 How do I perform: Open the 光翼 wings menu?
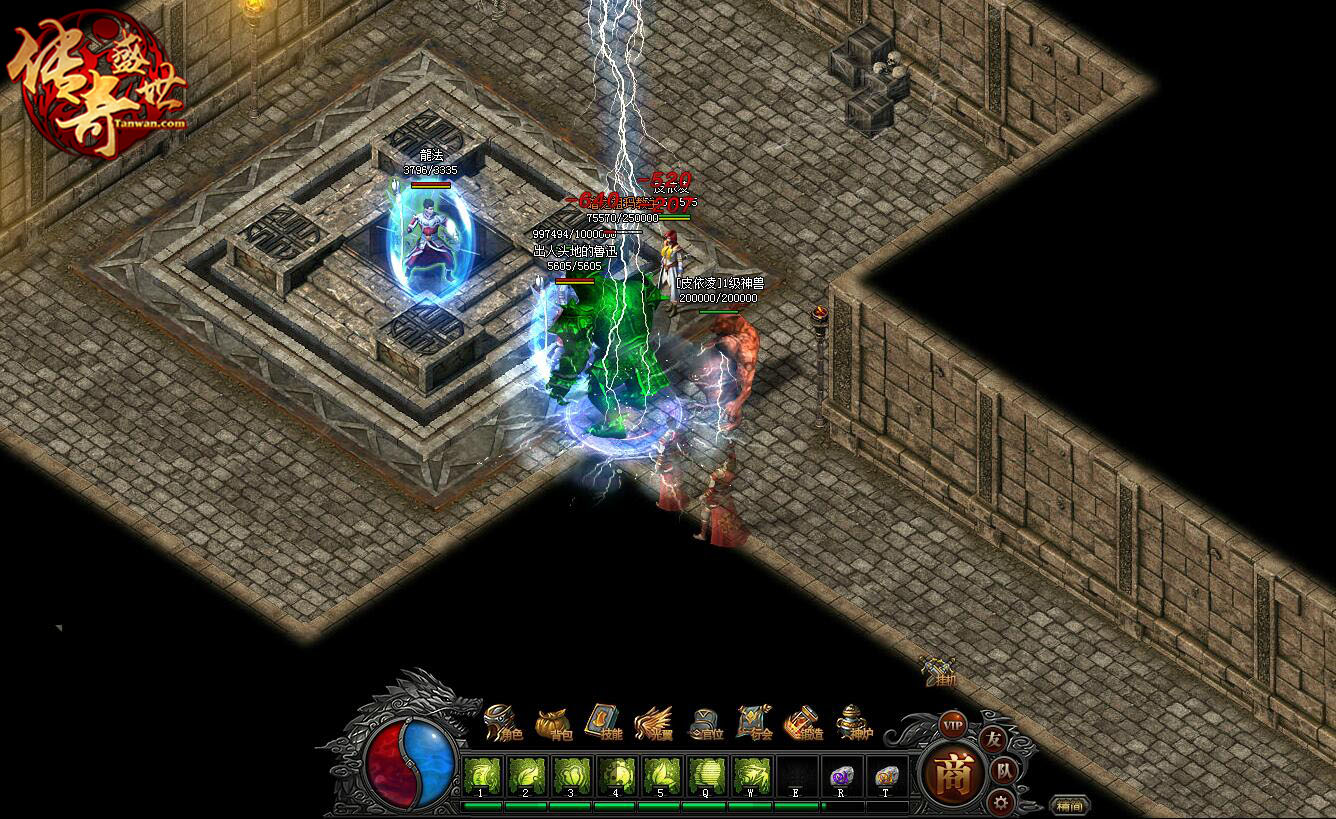[655, 722]
